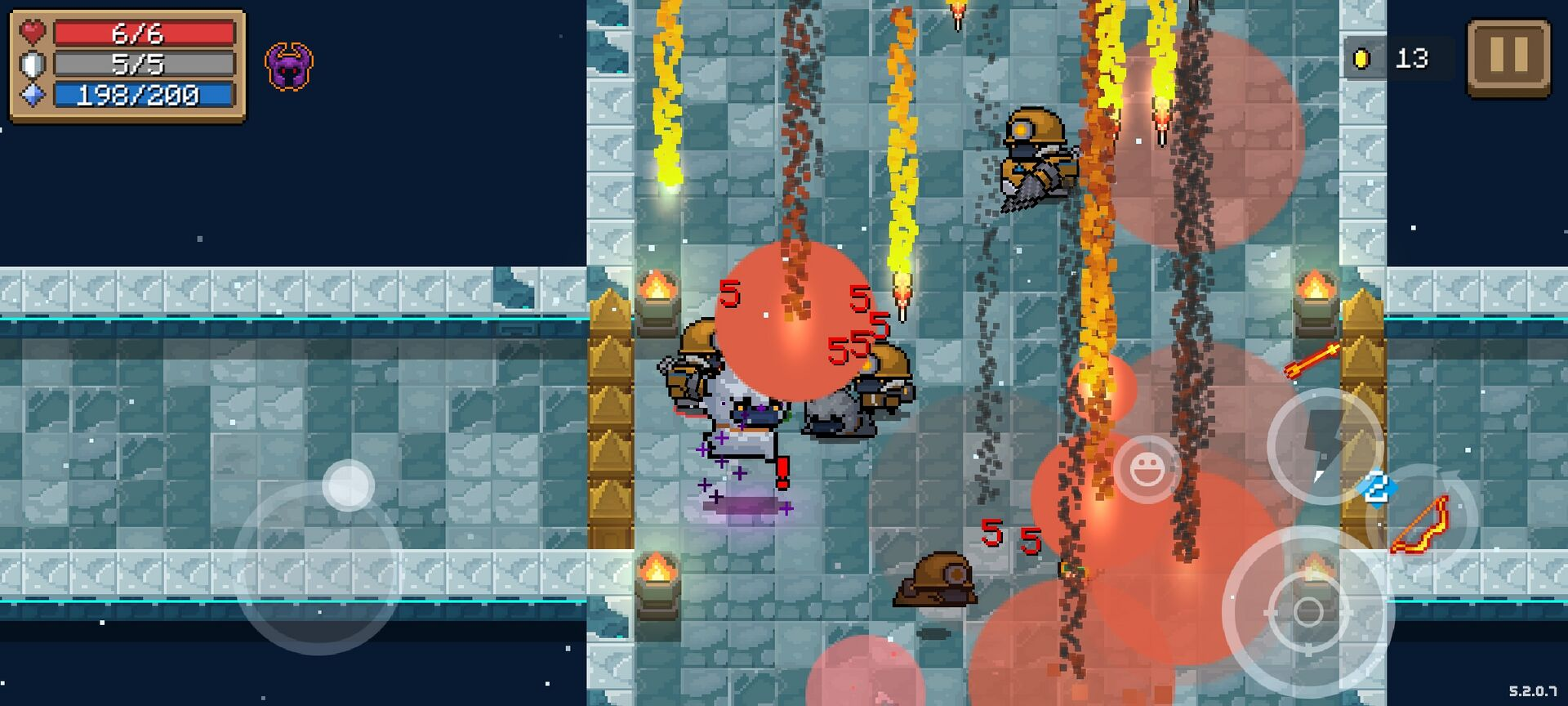Switch weapon using the red bow icon
The width and height of the screenshot is (1568, 706).
pos(1423,521)
